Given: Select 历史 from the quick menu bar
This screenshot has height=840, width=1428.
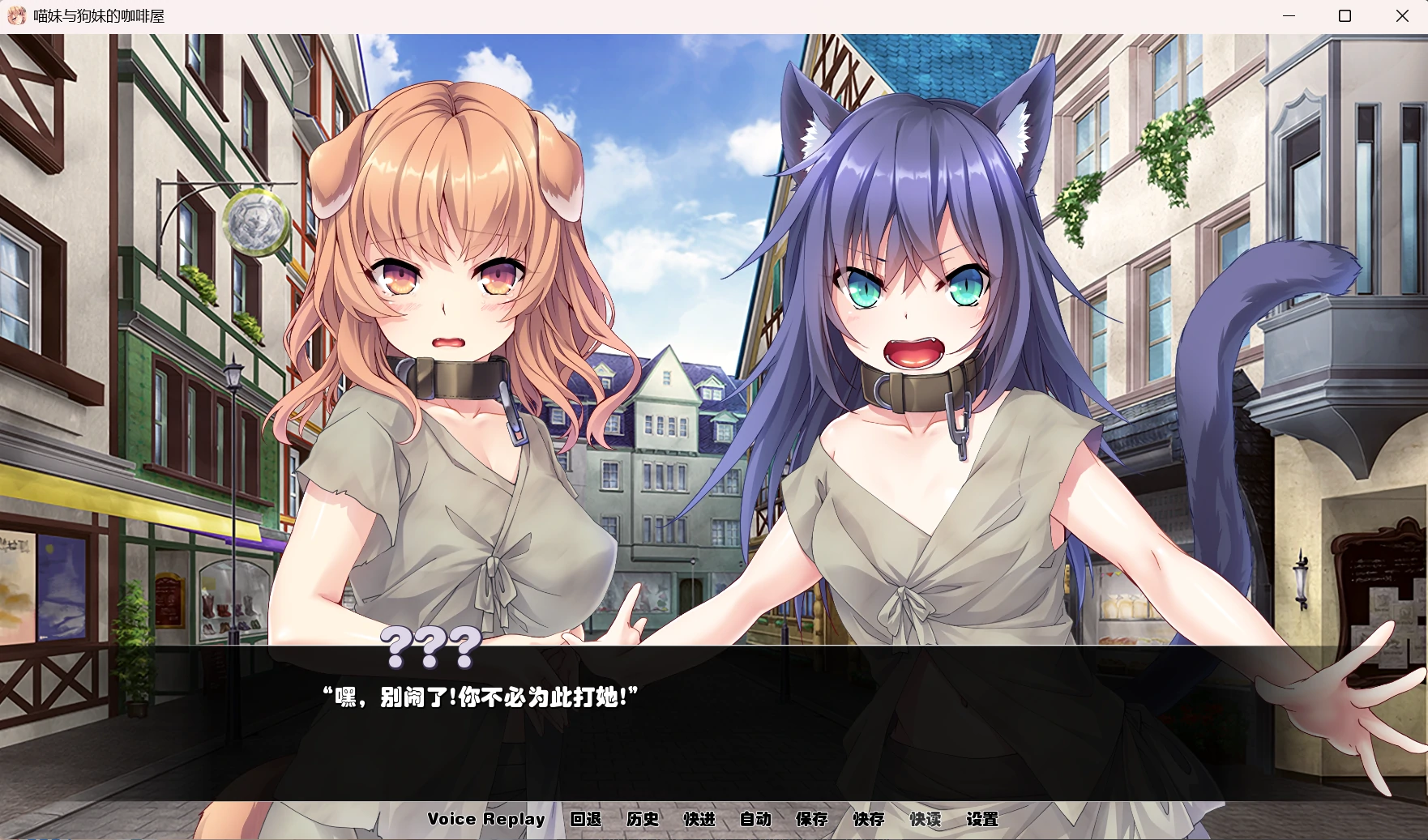Looking at the screenshot, I should (x=643, y=819).
